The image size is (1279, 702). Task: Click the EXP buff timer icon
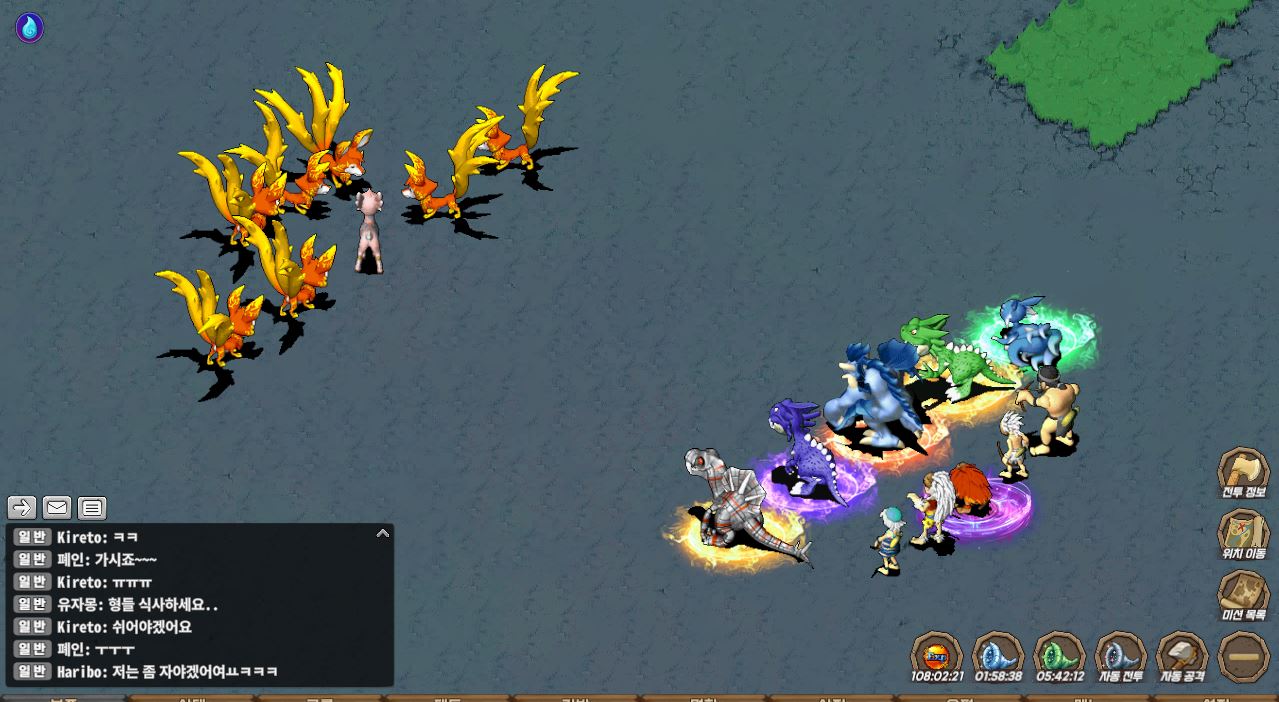937,654
